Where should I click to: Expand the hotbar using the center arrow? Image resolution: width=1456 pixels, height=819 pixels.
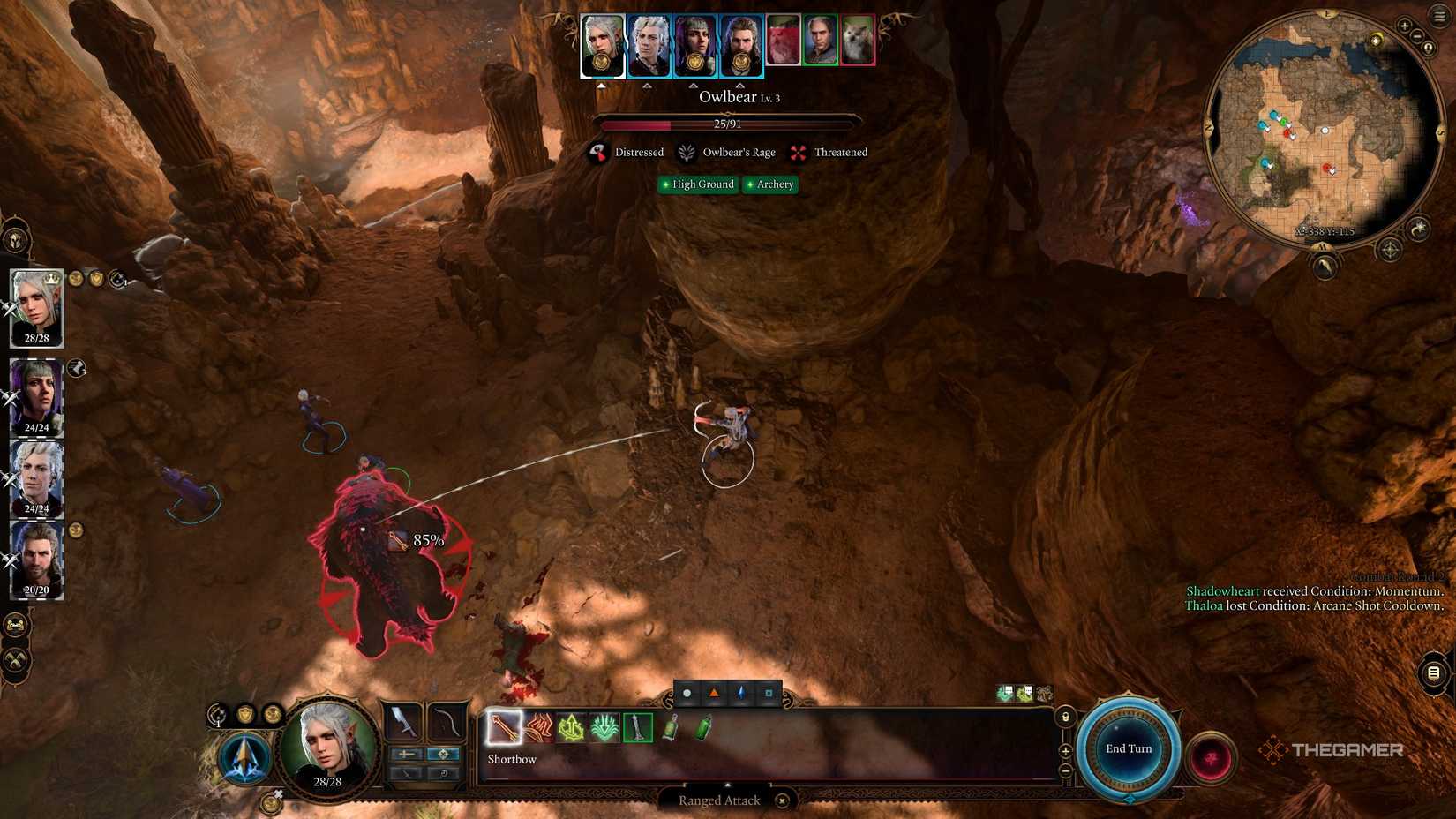[x=728, y=784]
